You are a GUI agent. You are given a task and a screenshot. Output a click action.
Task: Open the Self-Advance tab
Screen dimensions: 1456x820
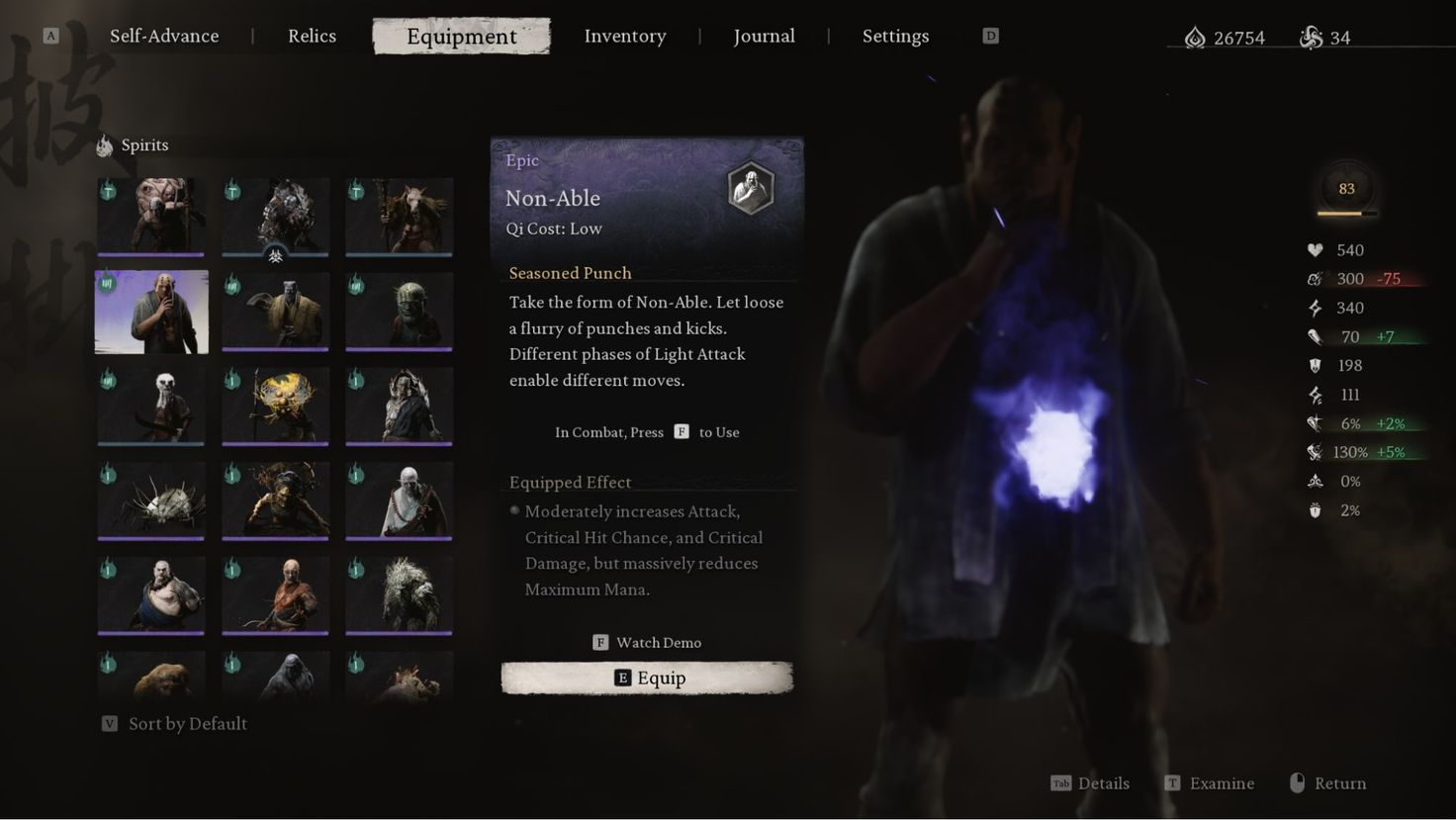click(164, 37)
